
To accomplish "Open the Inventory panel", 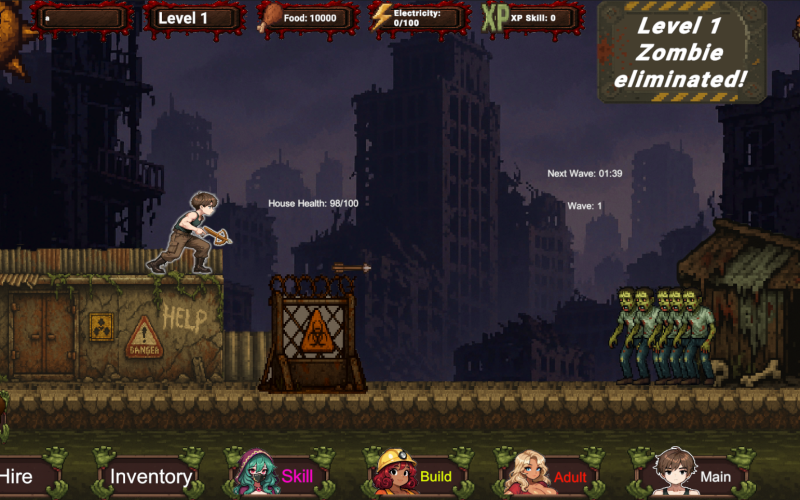I will click(151, 477).
